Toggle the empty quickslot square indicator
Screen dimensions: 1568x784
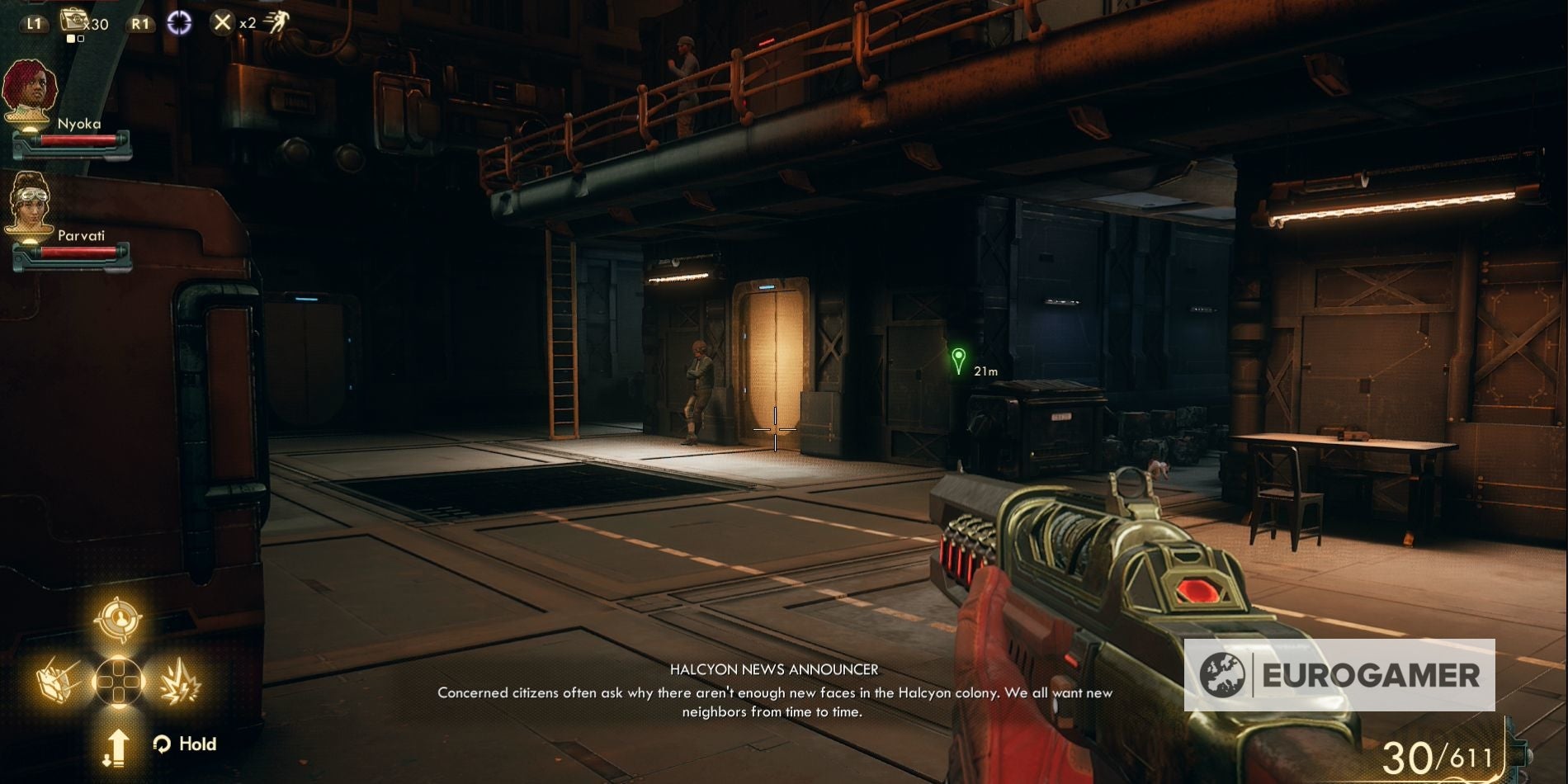tap(81, 38)
